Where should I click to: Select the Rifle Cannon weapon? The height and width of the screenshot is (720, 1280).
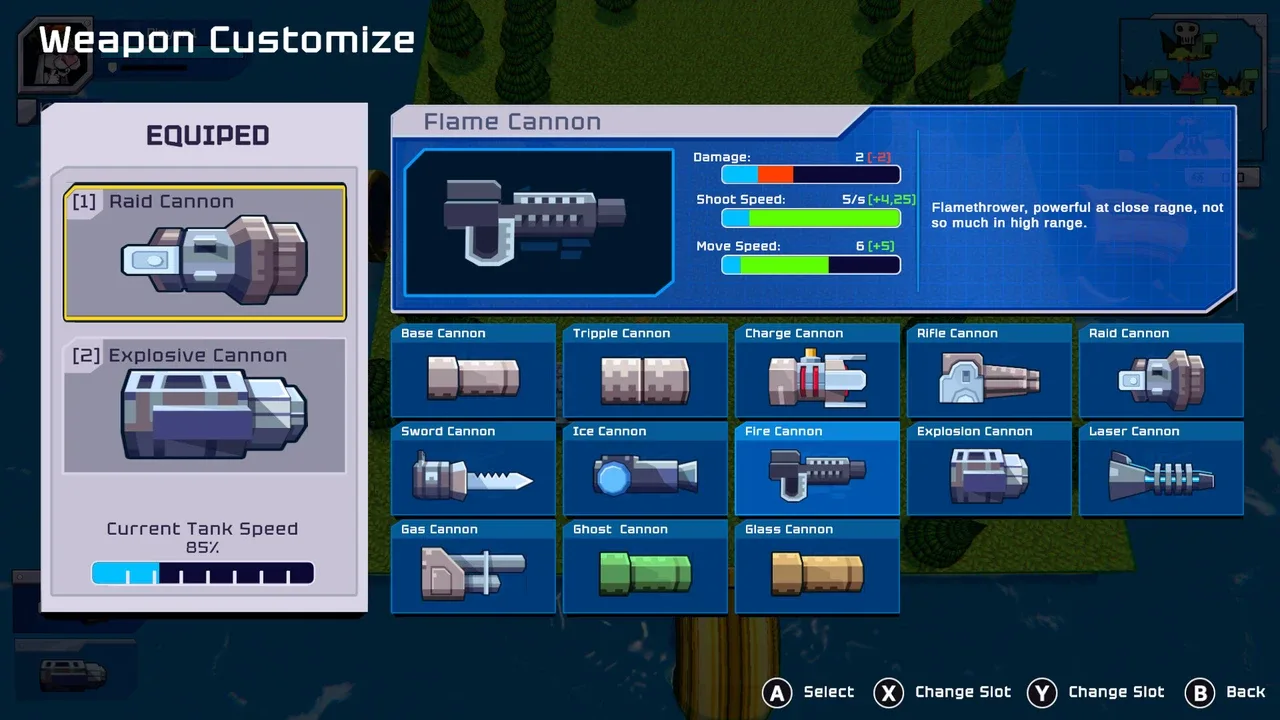[x=989, y=371]
